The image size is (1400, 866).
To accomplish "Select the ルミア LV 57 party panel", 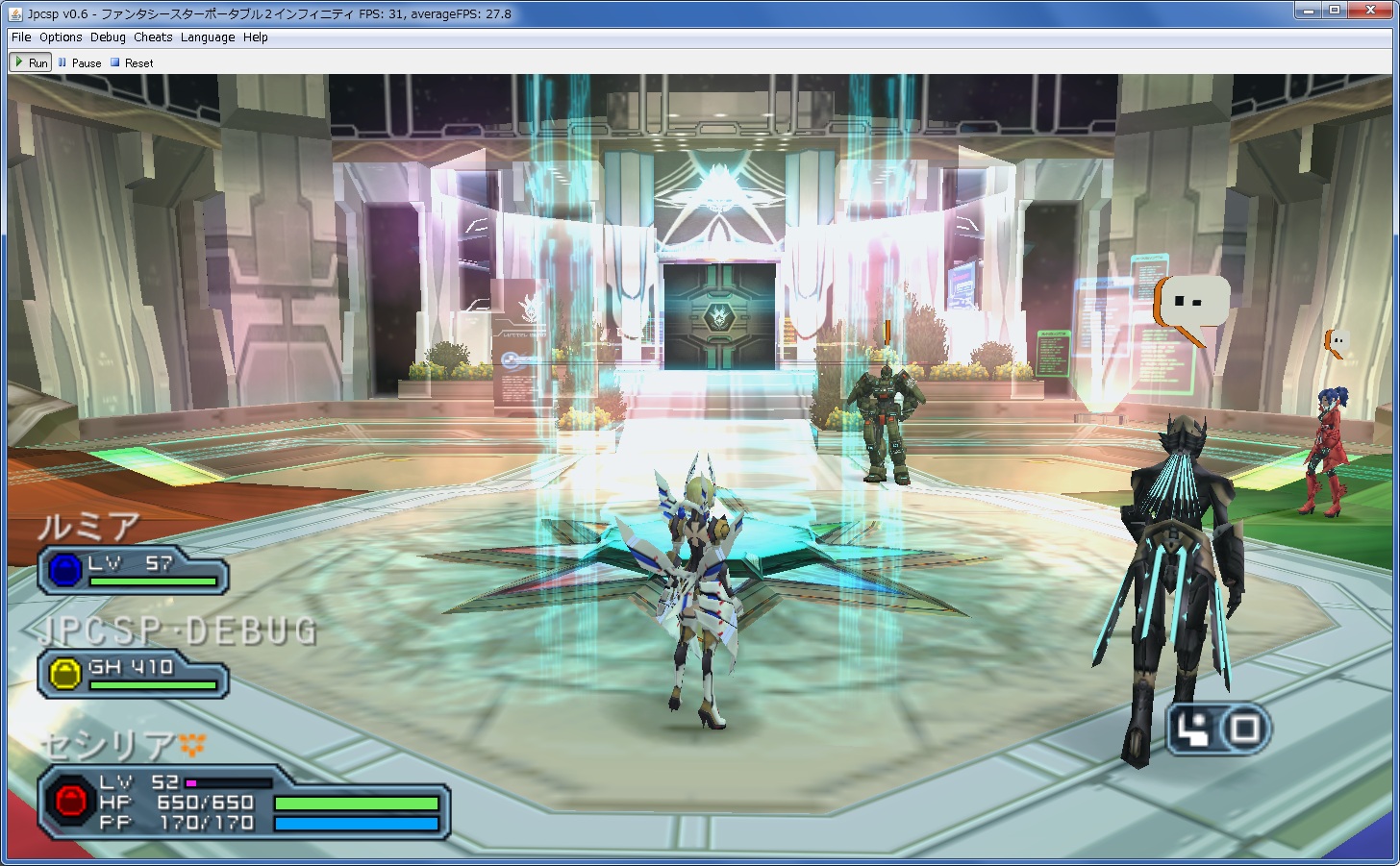I will click(x=133, y=571).
